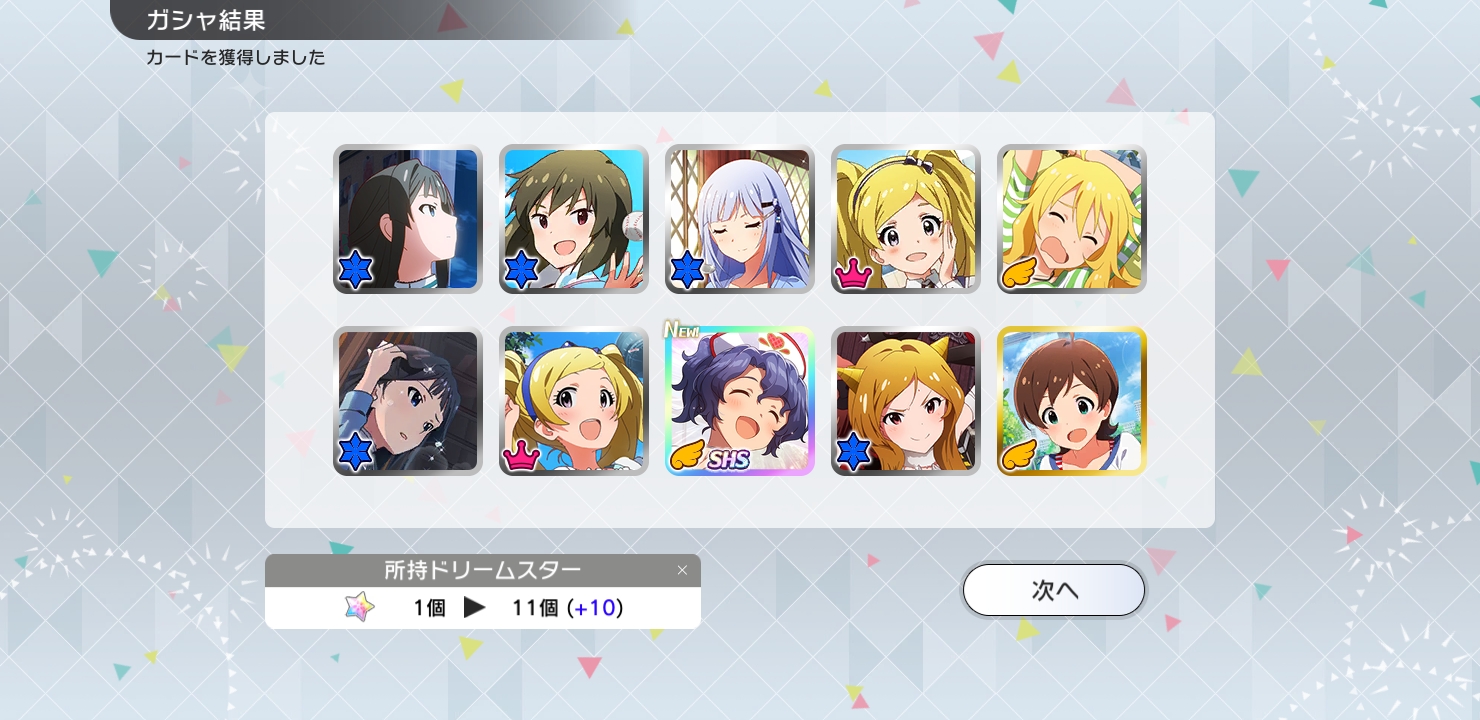Open the cat-eared orange-haired girl card
The height and width of the screenshot is (720, 1480).
pyautogui.click(x=906, y=401)
